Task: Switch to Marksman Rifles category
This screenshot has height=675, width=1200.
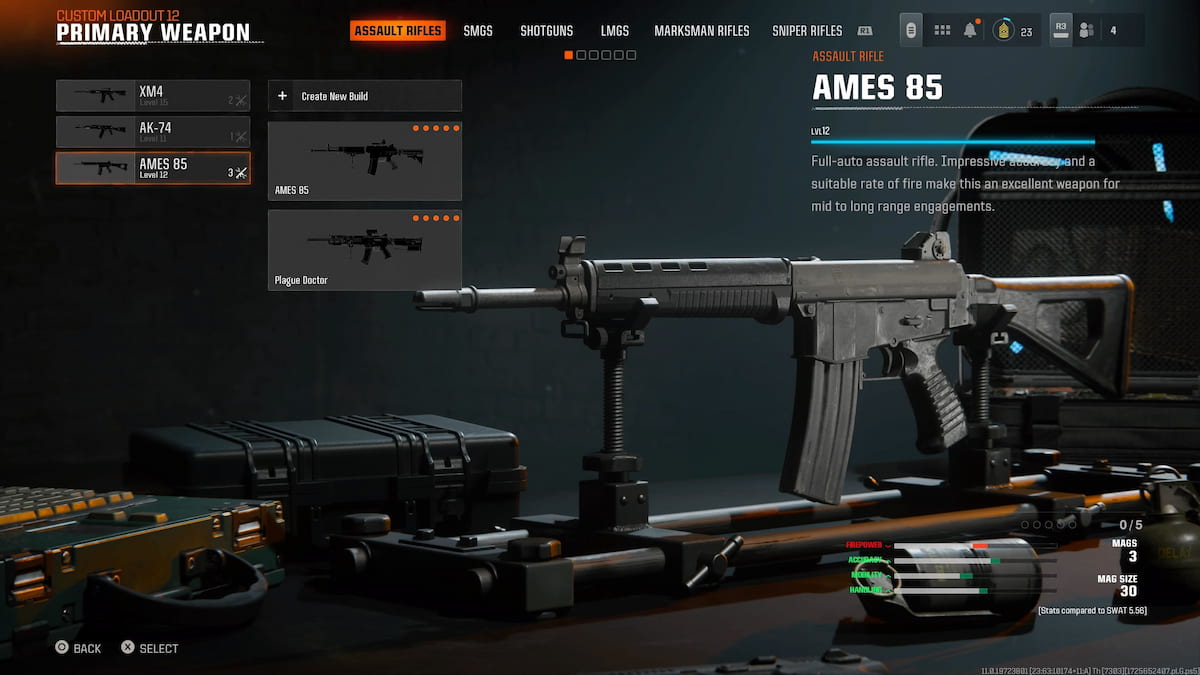Action: pos(701,31)
